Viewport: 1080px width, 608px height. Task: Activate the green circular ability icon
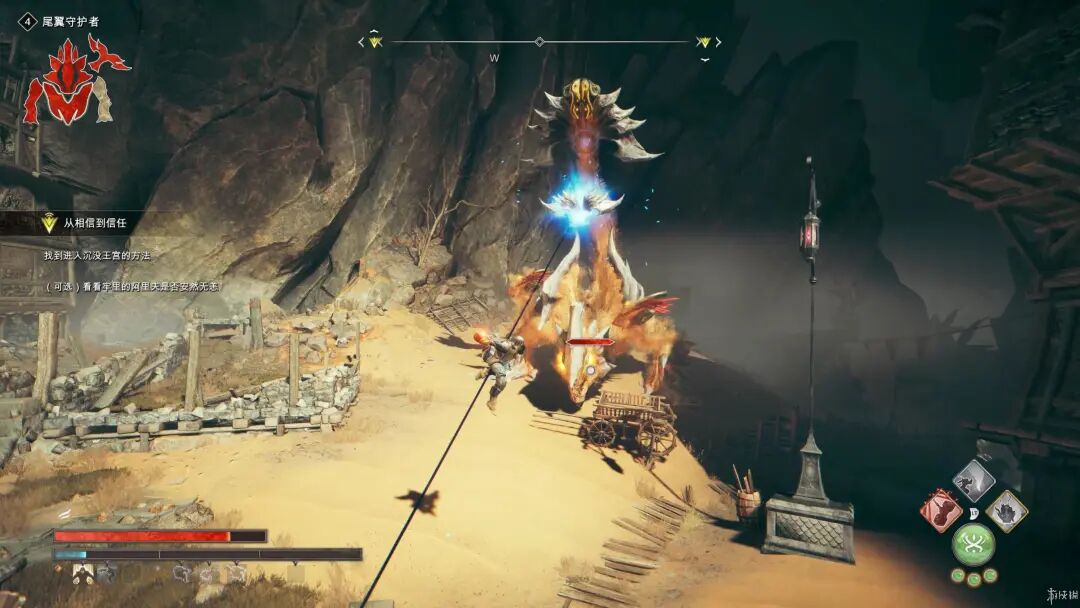[x=973, y=544]
